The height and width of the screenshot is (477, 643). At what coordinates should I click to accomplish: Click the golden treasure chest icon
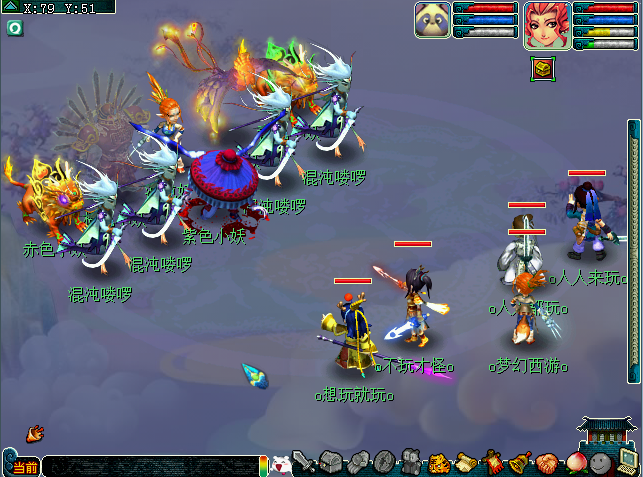(x=540, y=68)
